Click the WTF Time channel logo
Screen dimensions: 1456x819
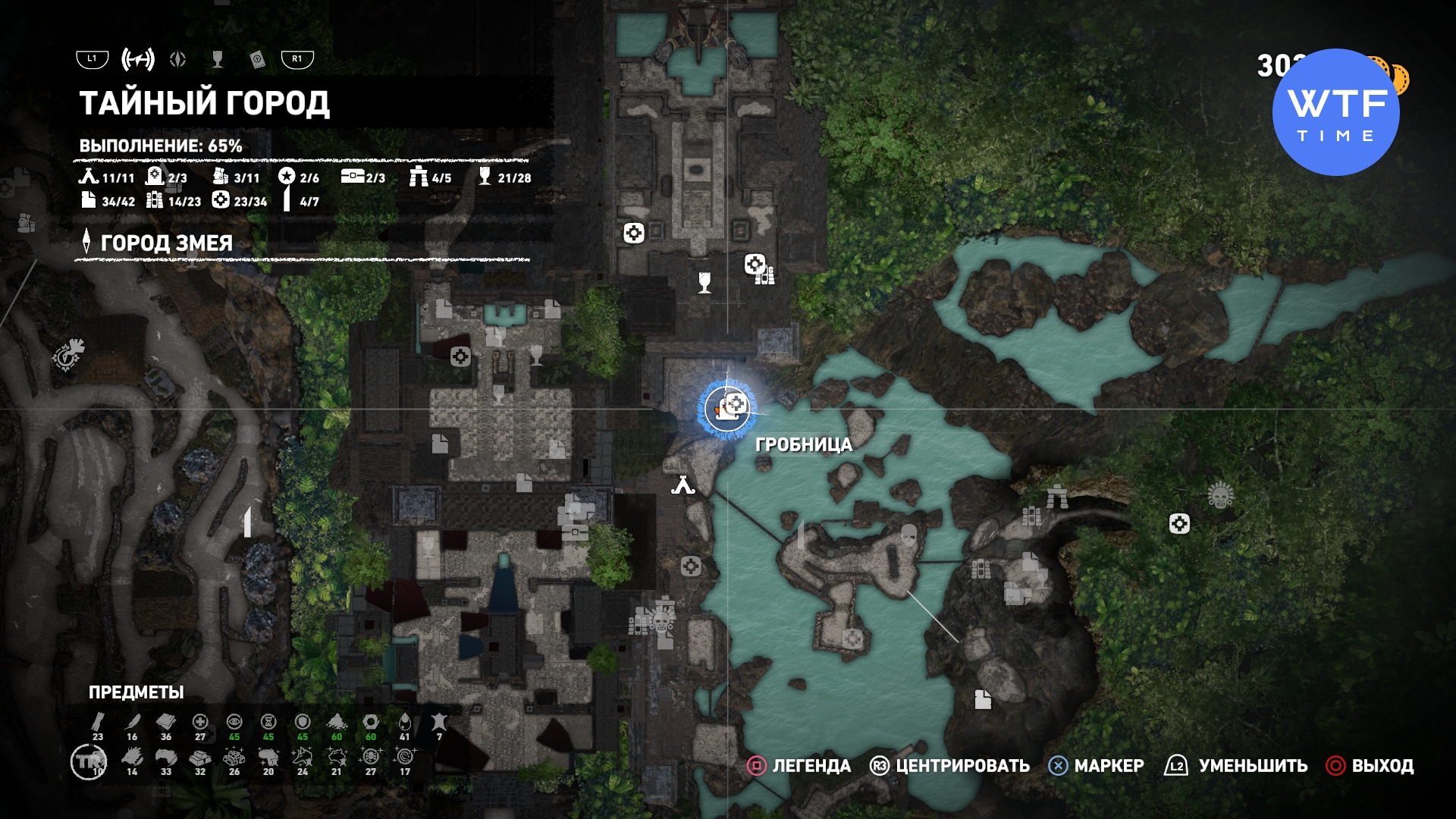(x=1335, y=112)
